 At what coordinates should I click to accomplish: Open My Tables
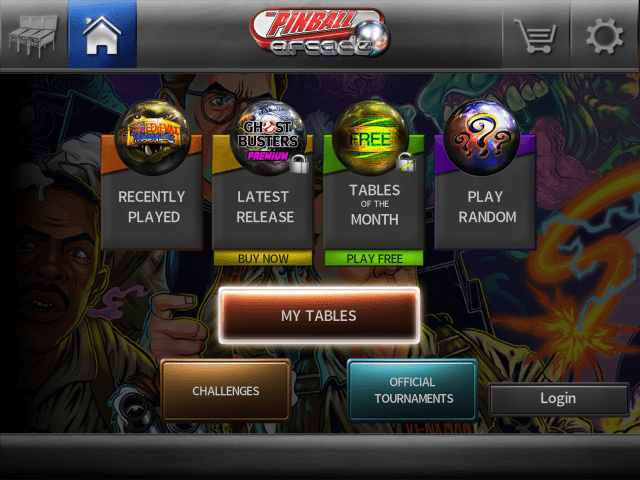[x=319, y=316]
